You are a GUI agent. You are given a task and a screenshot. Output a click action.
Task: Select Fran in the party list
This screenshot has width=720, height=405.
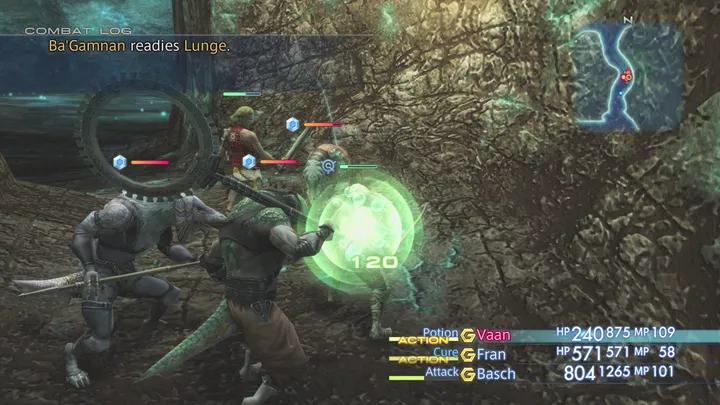click(491, 354)
